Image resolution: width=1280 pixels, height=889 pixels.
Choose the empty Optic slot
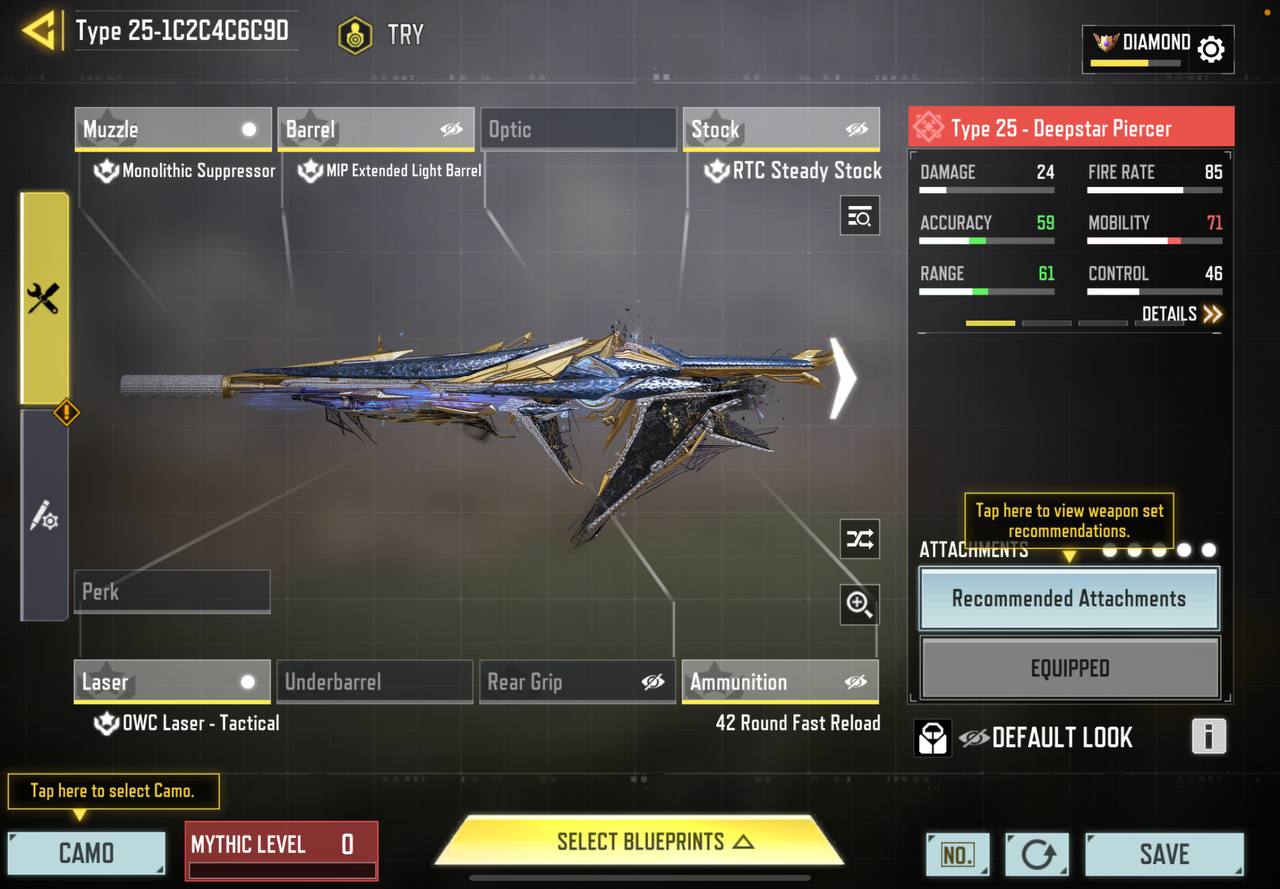(x=579, y=129)
